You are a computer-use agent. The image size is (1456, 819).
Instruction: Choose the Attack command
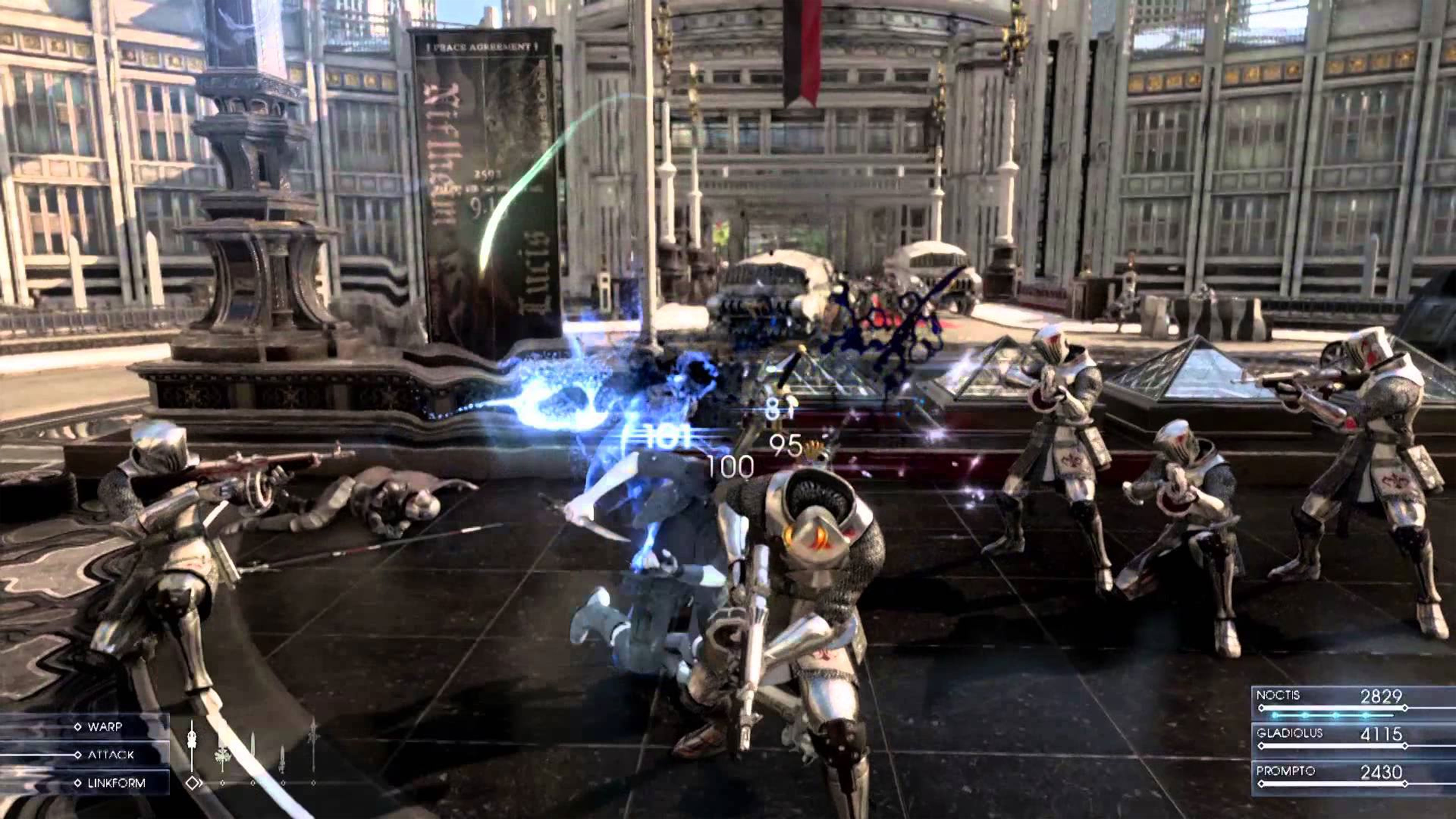[110, 755]
